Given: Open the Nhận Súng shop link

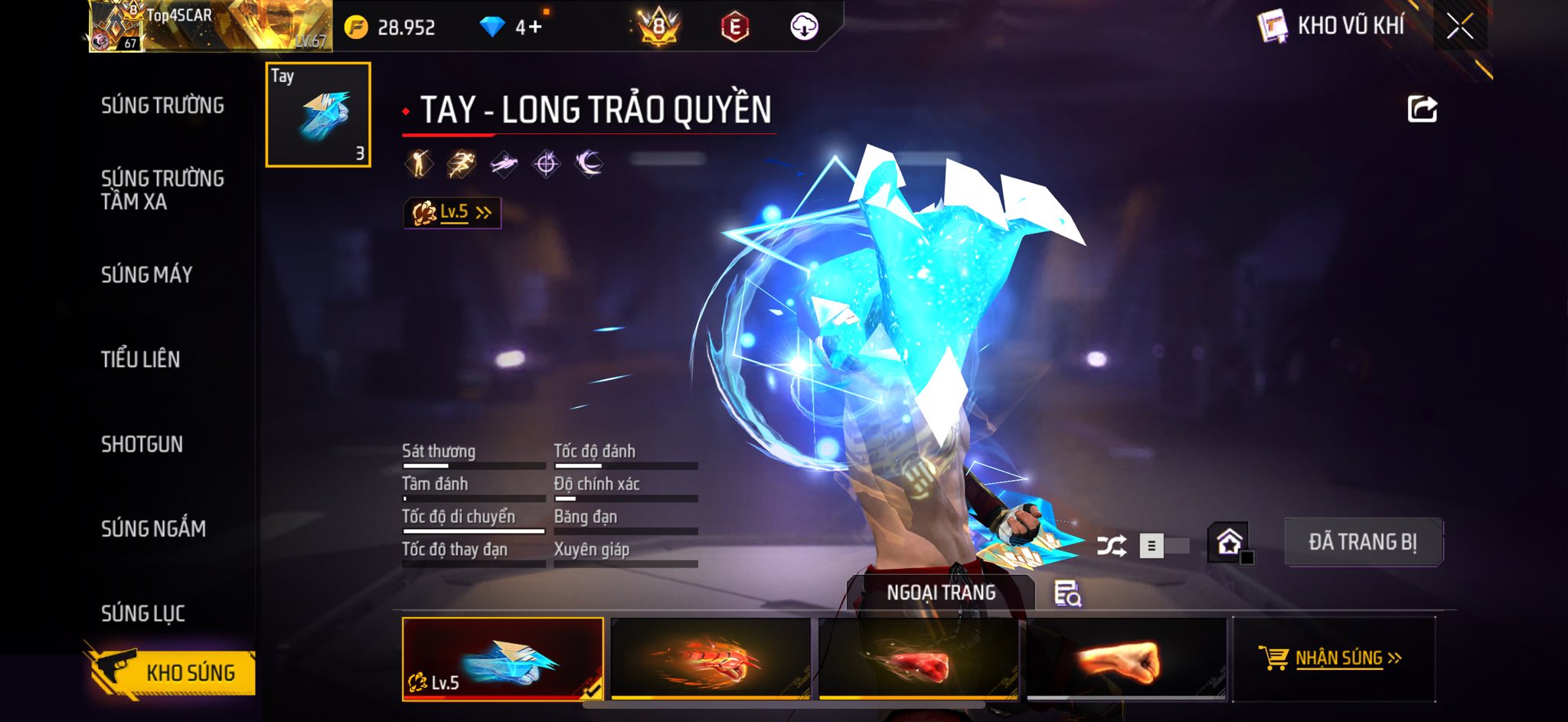Looking at the screenshot, I should coord(1333,658).
